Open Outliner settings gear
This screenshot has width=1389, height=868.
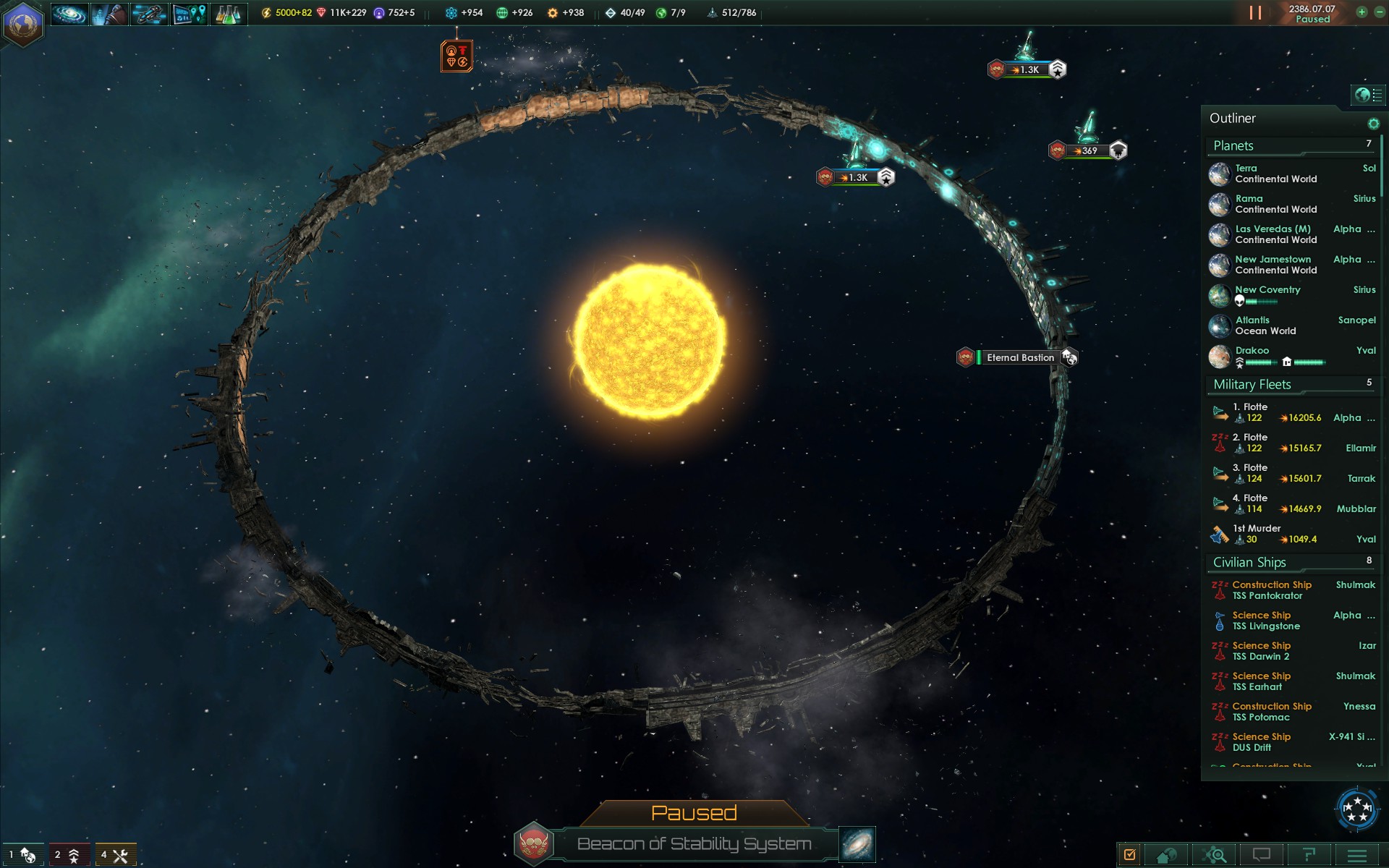[1373, 124]
